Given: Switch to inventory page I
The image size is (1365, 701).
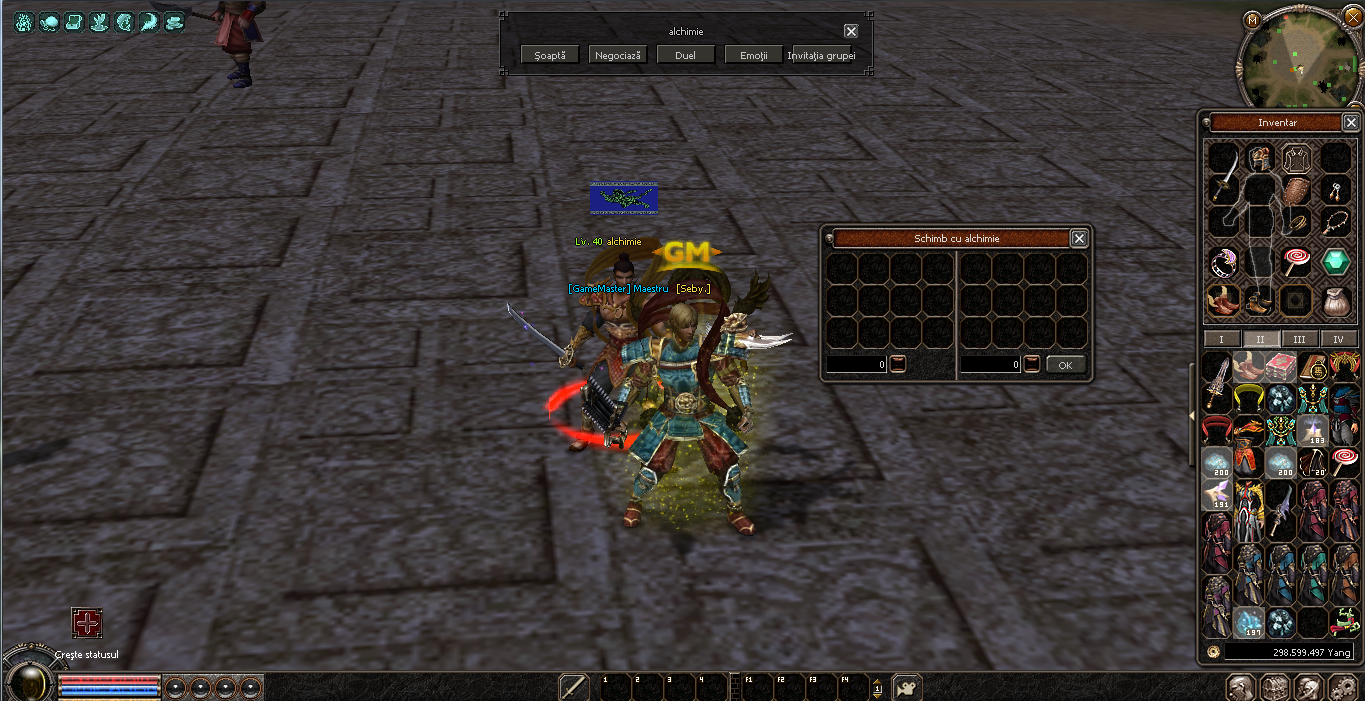Looking at the screenshot, I should [x=1221, y=339].
